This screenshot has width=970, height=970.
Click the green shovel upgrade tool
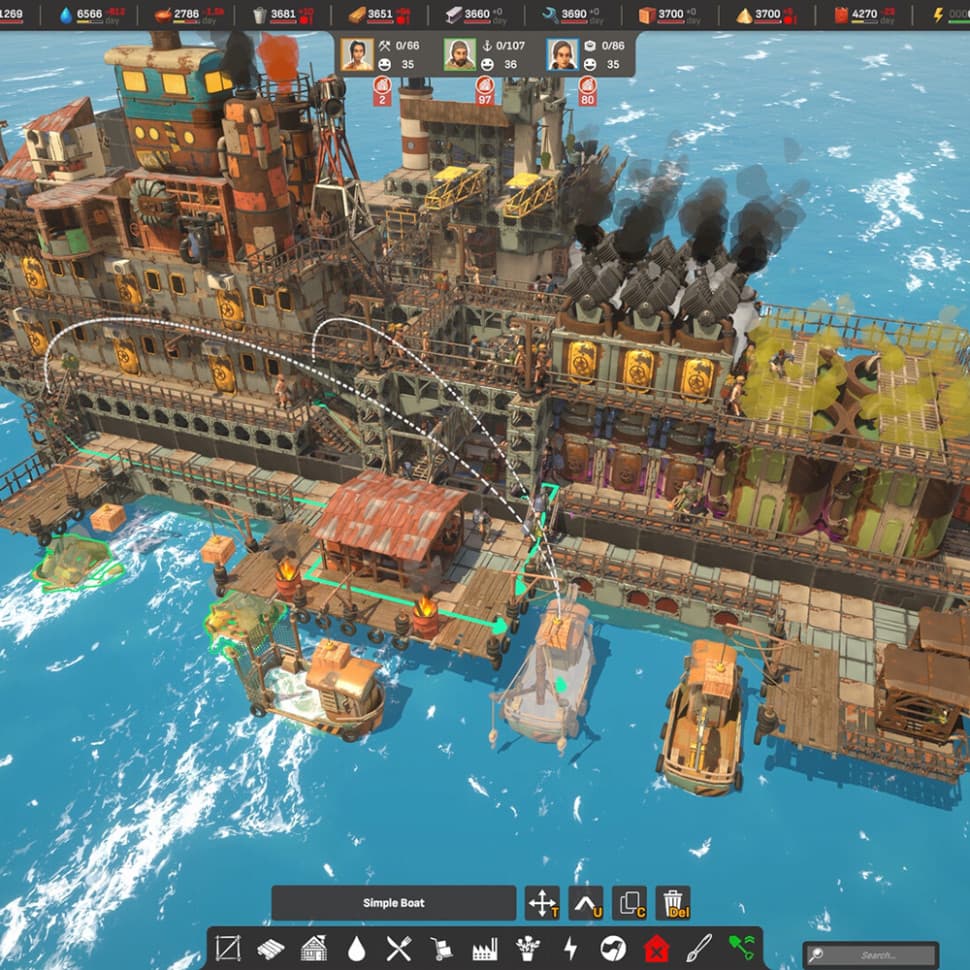(x=742, y=948)
